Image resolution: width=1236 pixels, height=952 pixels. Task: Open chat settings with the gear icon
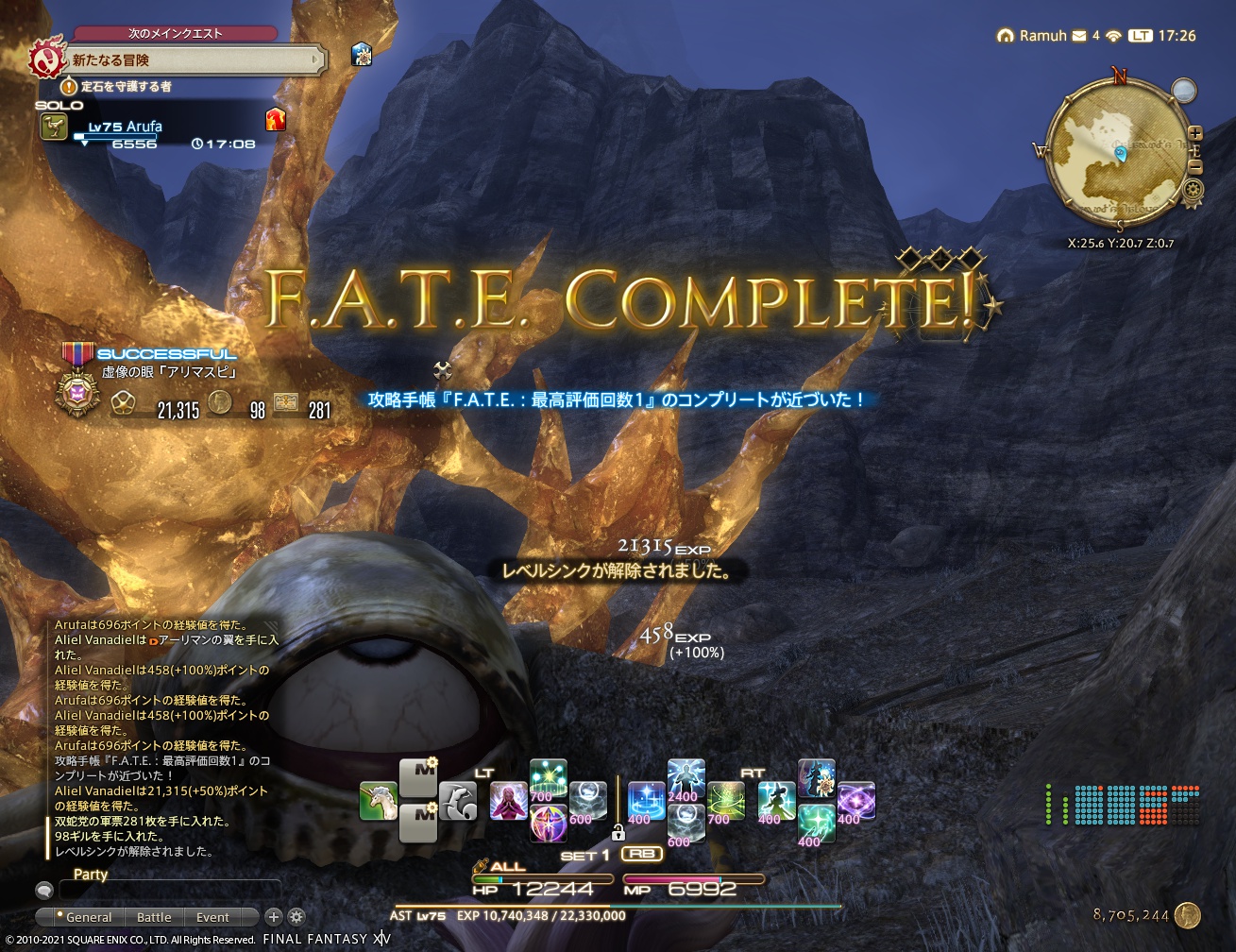tap(296, 916)
